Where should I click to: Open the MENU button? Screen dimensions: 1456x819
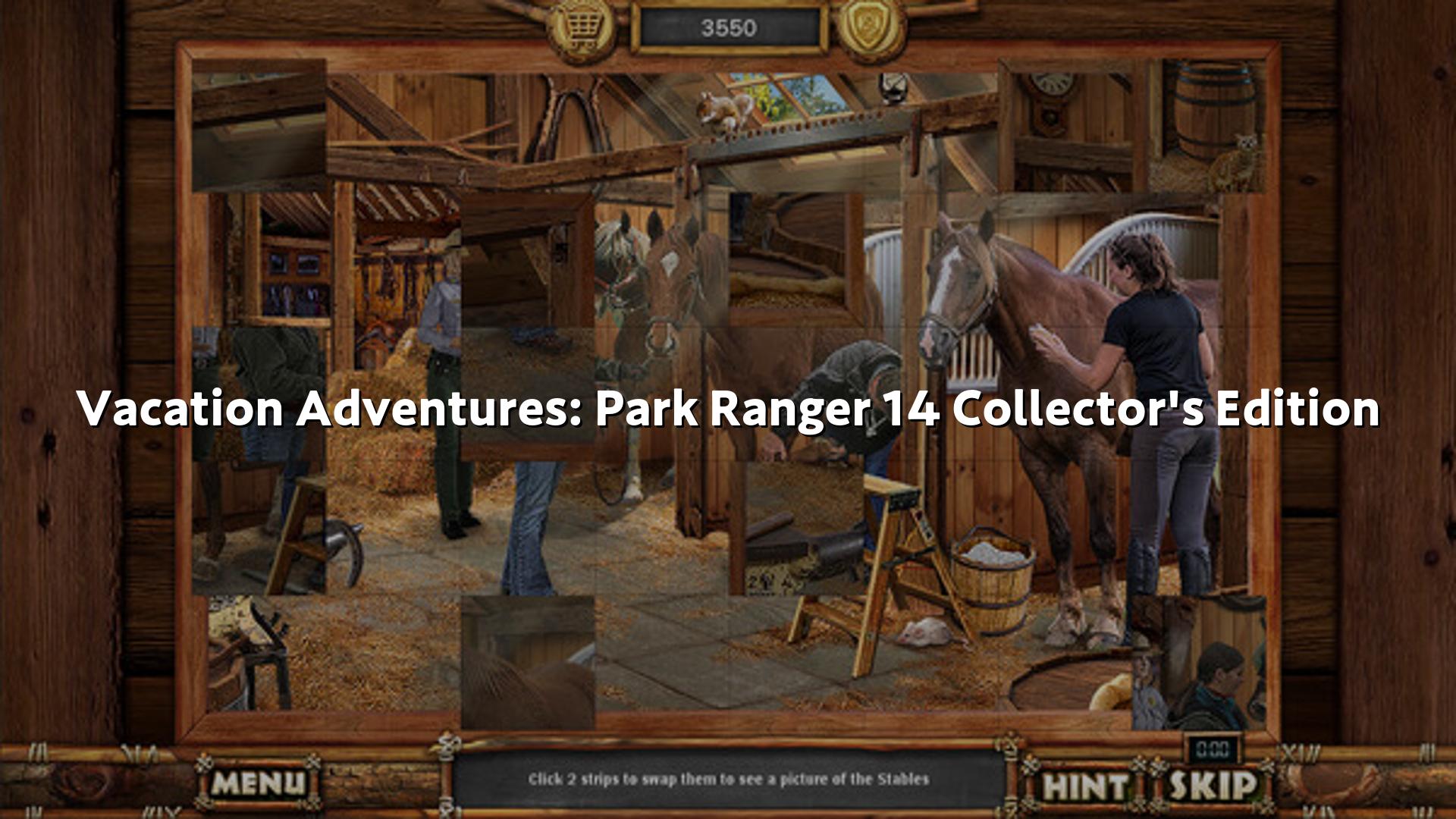click(x=258, y=783)
